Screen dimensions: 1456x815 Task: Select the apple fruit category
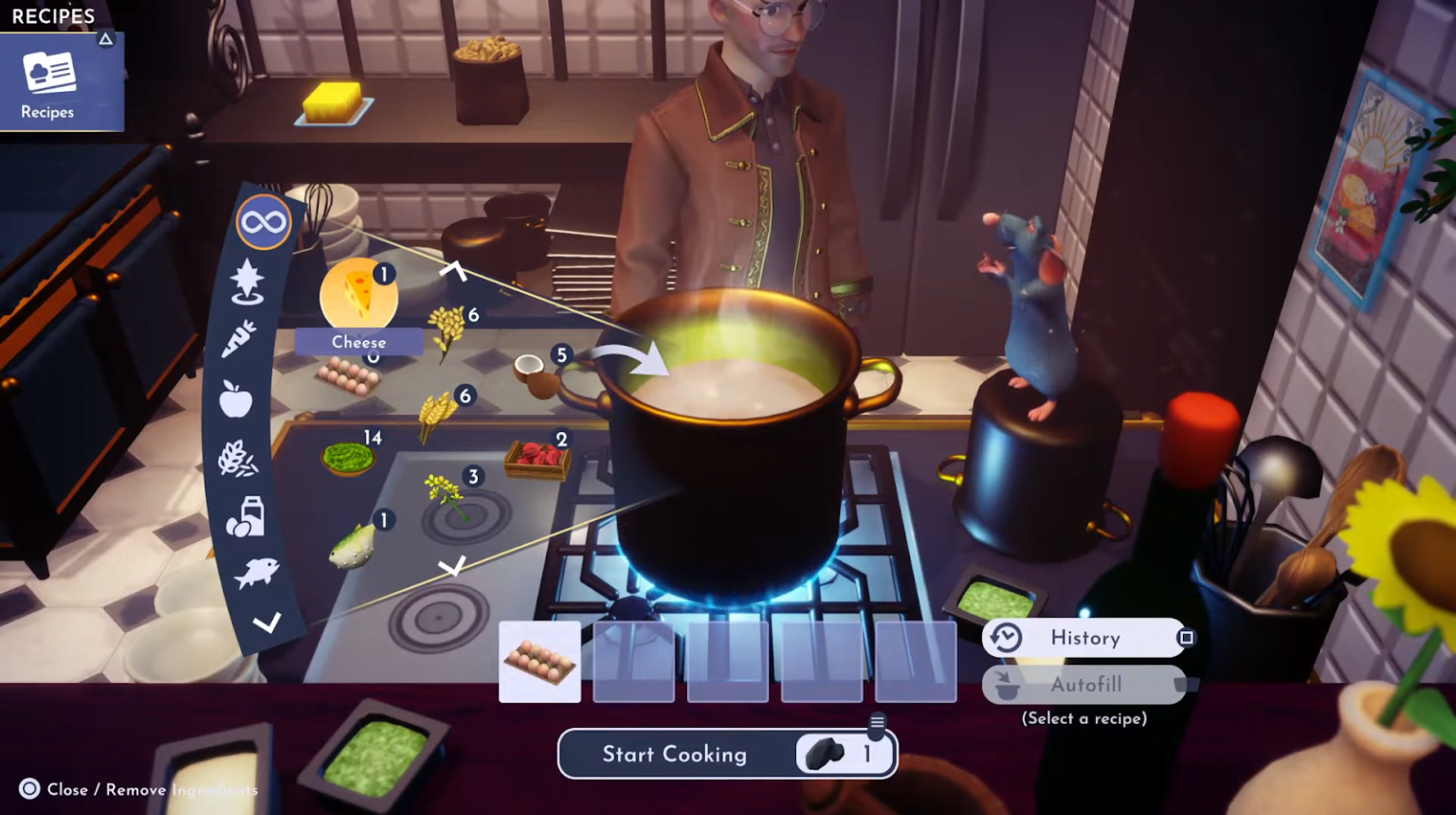[234, 400]
